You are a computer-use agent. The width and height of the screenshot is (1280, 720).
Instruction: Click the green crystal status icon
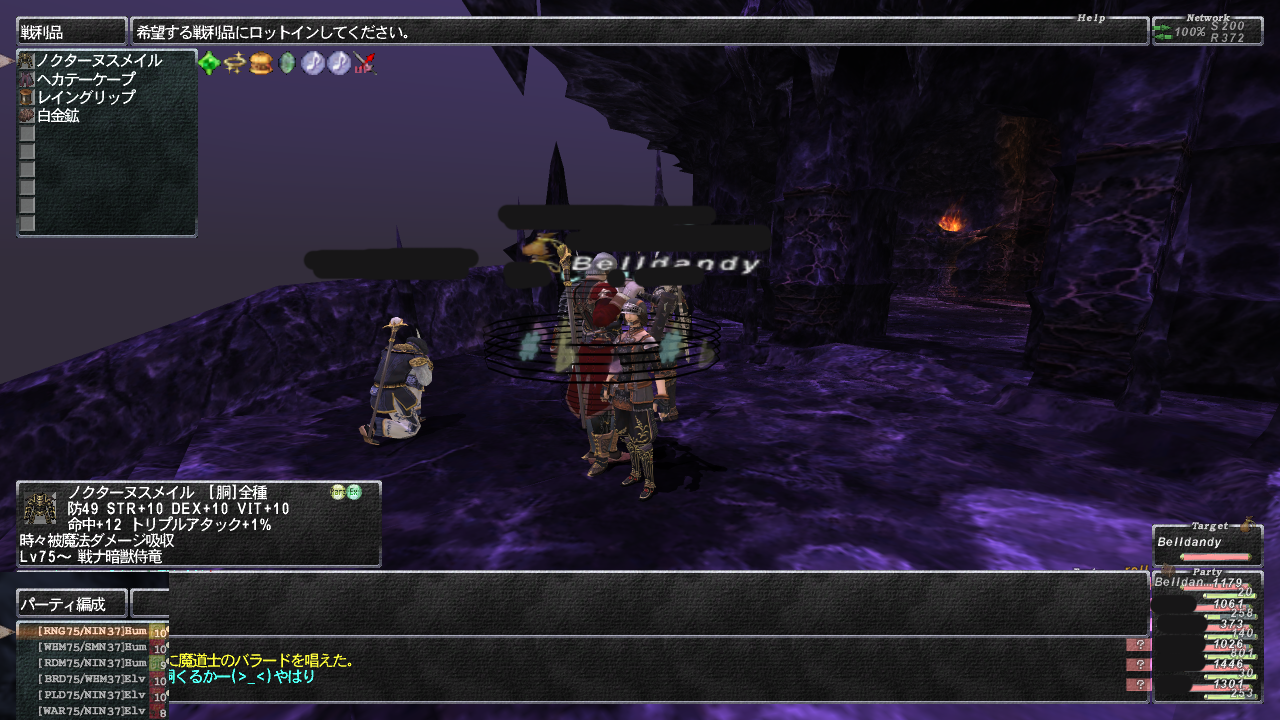(209, 64)
